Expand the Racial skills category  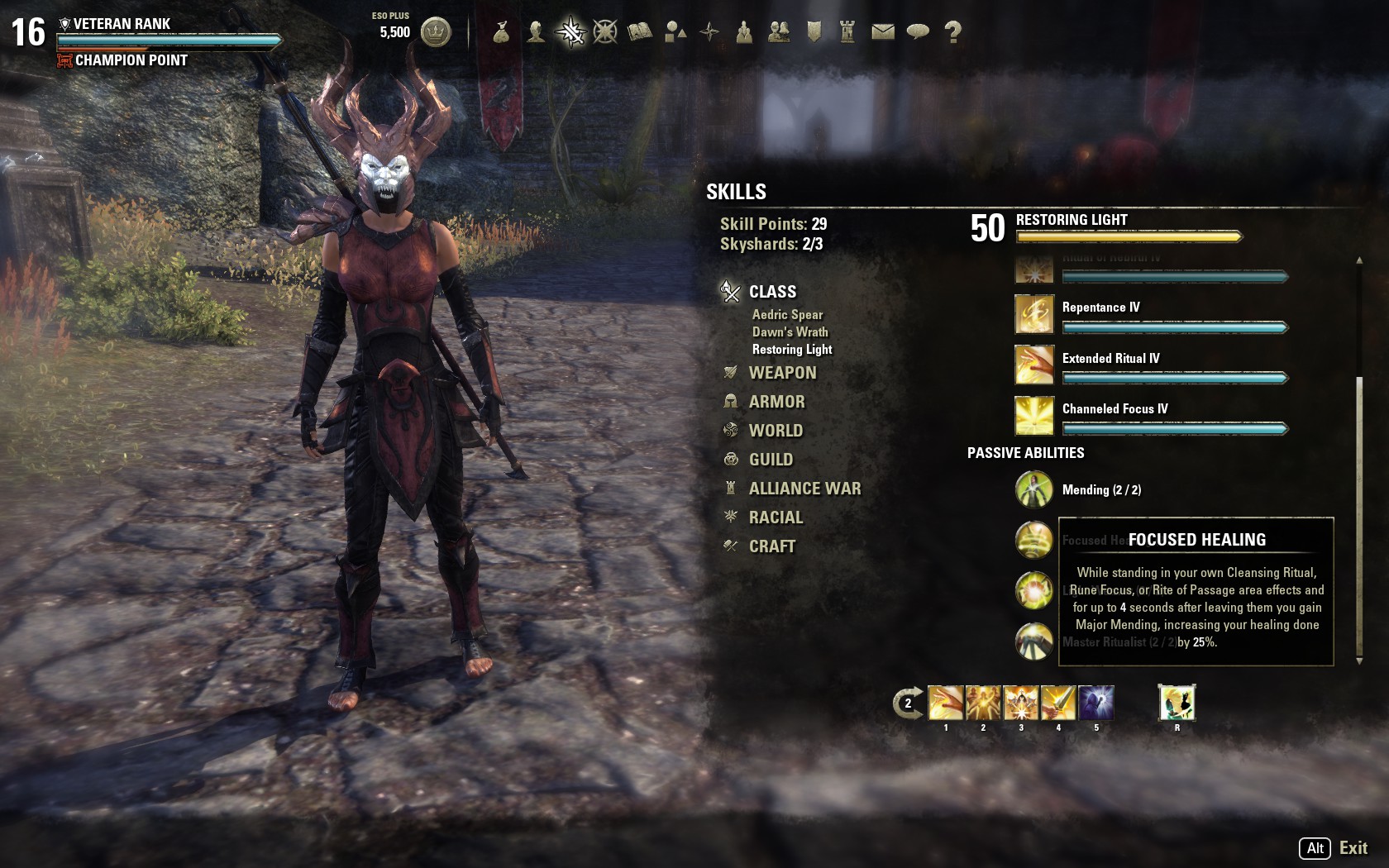776,517
